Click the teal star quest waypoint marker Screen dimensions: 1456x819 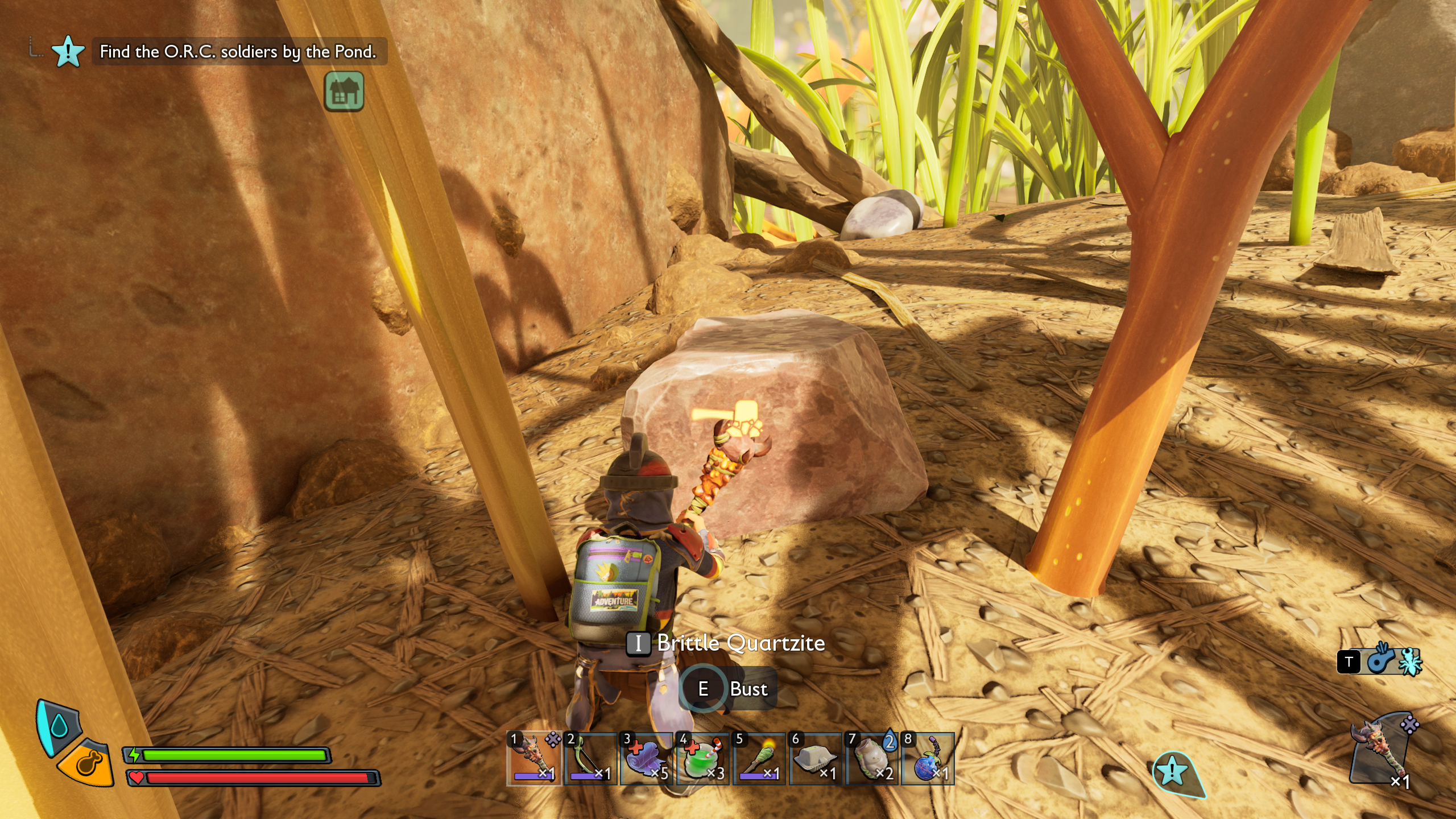point(1173,772)
